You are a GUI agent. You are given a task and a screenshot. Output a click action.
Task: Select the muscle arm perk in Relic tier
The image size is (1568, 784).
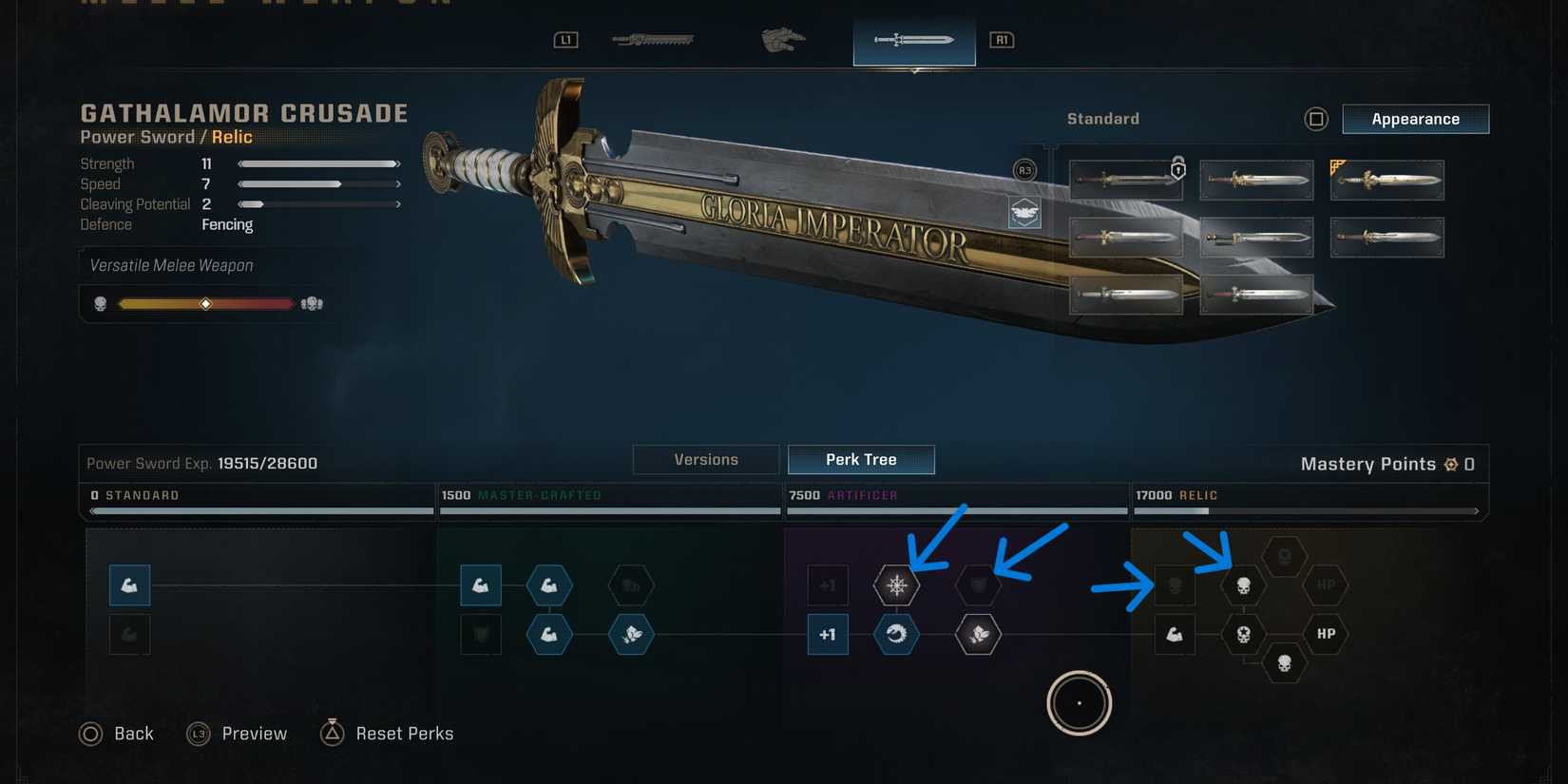[x=1175, y=635]
